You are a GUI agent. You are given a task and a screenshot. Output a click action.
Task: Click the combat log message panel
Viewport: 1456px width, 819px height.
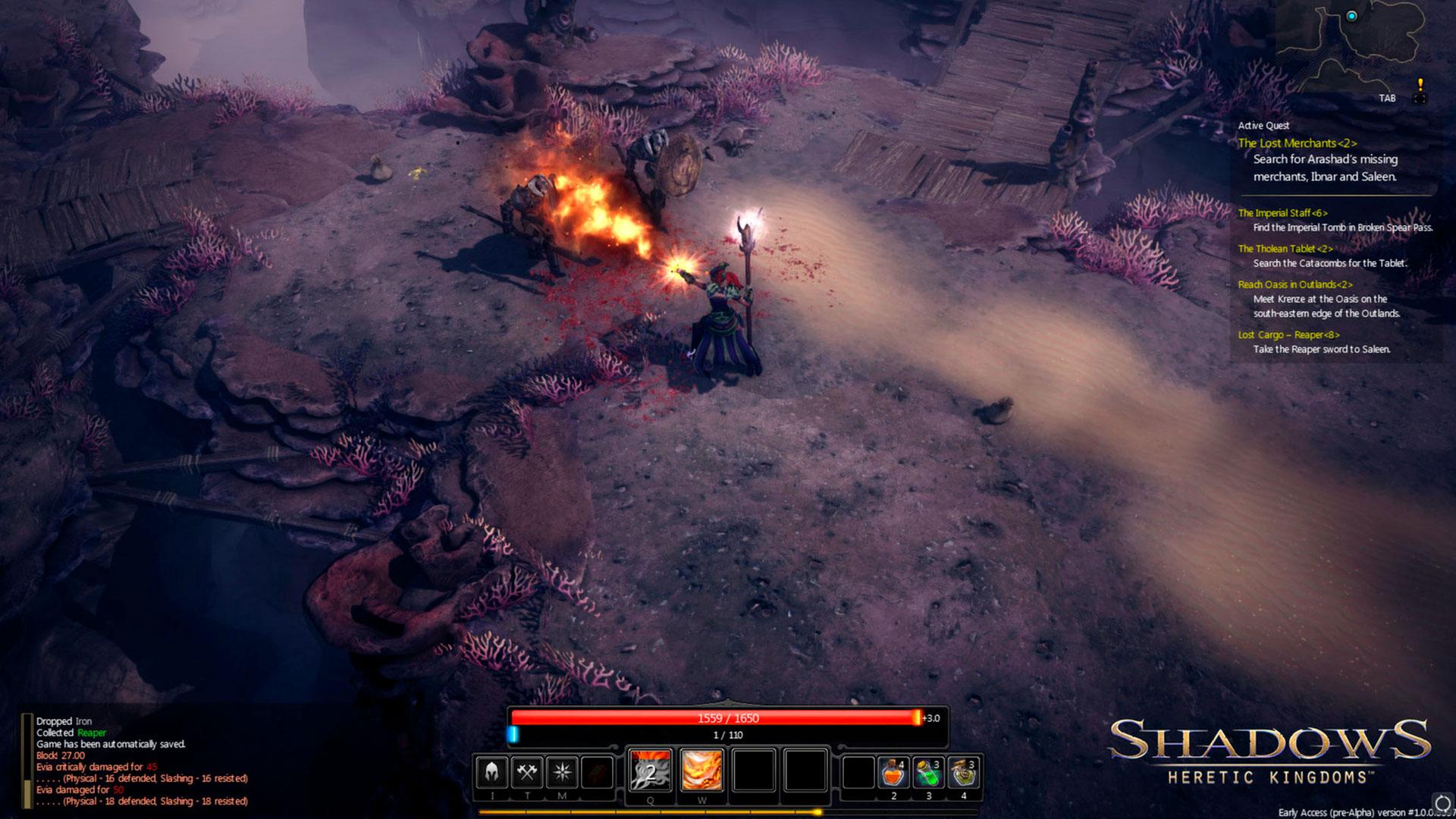[x=142, y=761]
